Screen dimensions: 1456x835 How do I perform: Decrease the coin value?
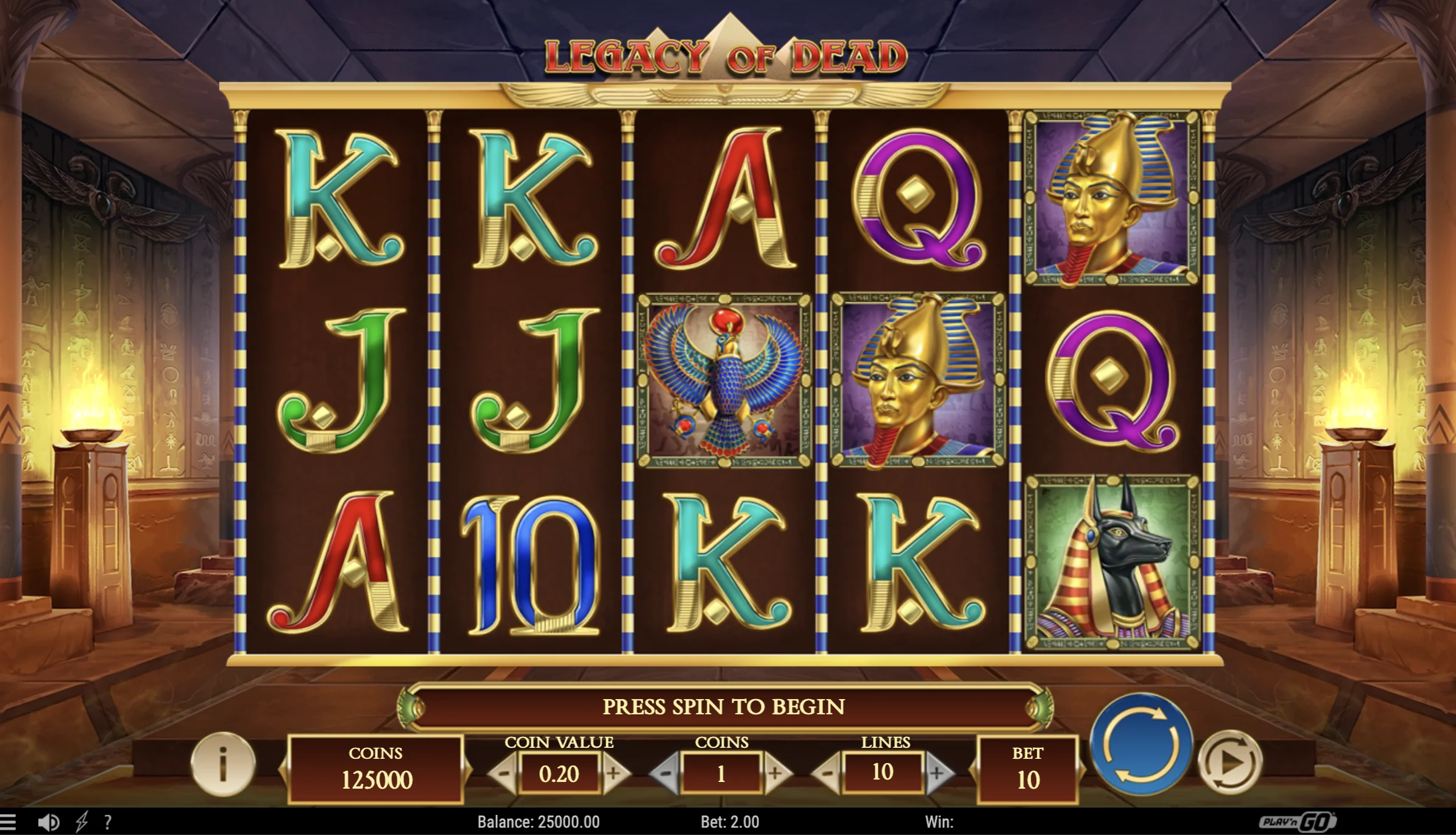click(x=504, y=773)
